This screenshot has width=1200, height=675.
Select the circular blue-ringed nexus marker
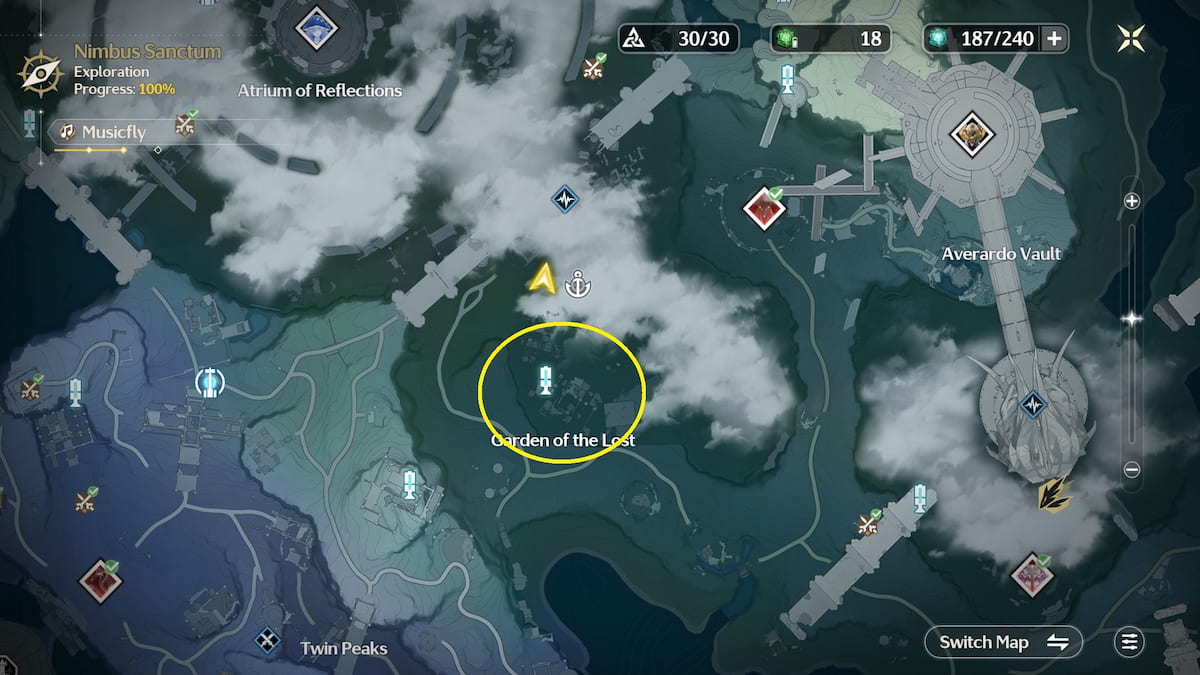pyautogui.click(x=209, y=381)
